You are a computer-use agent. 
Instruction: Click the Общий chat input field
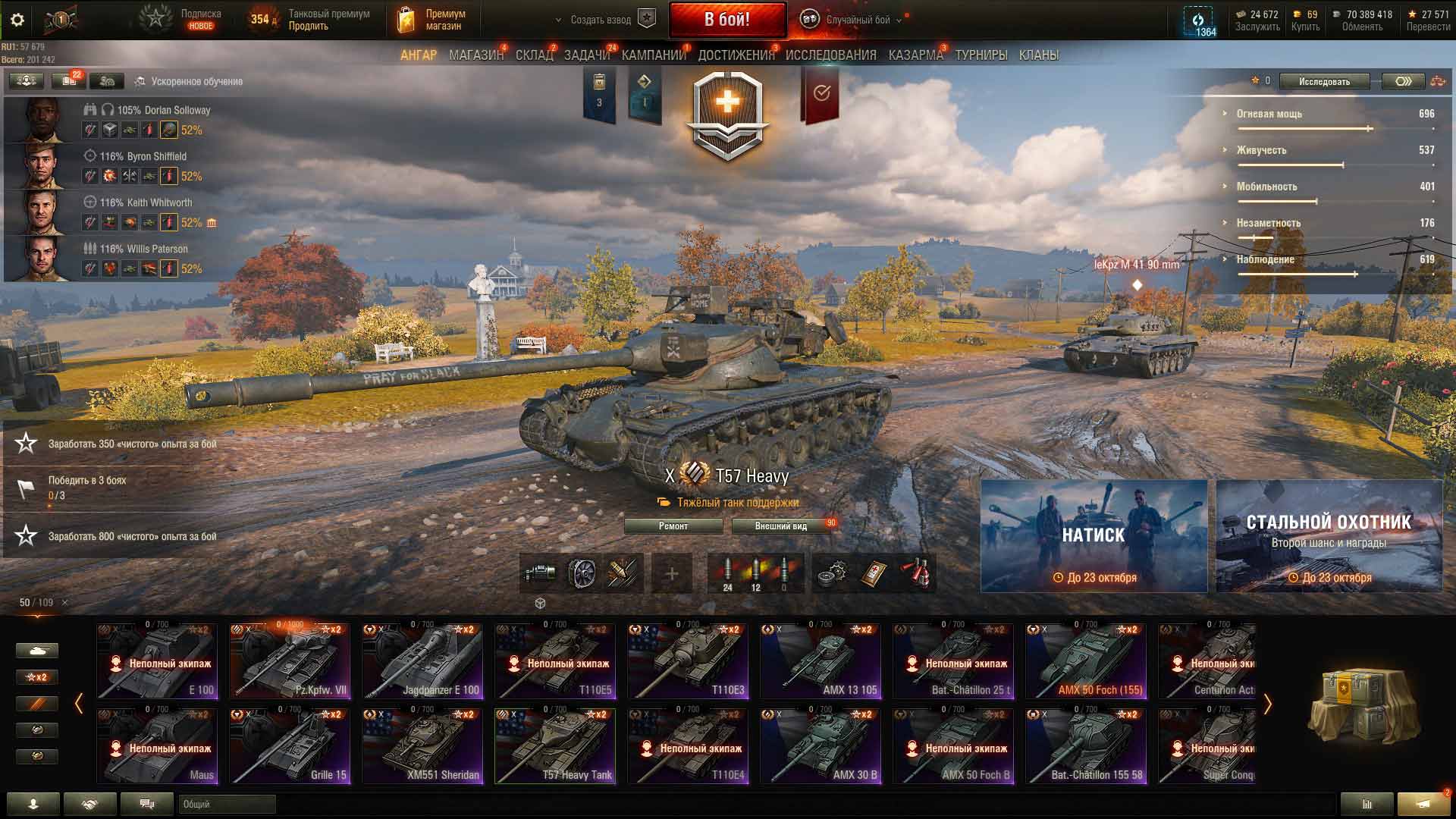(x=227, y=805)
